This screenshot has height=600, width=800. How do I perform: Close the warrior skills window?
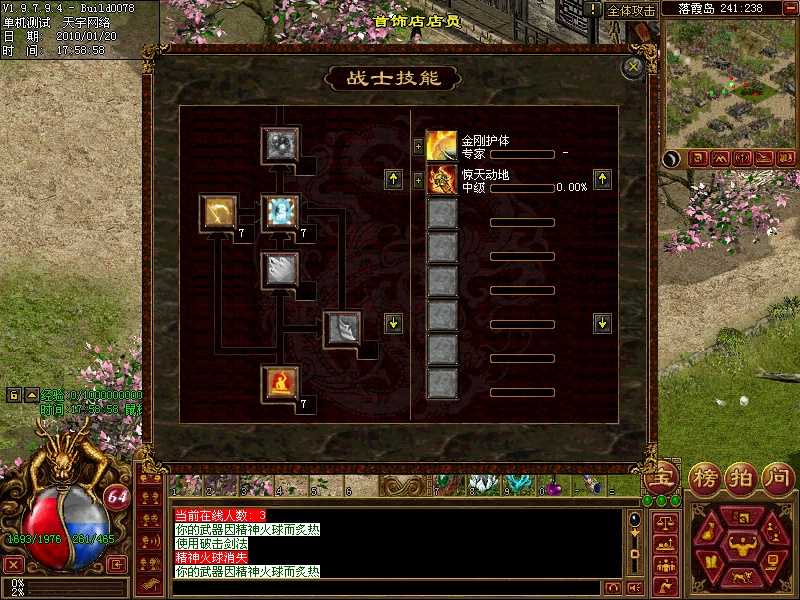(632, 68)
